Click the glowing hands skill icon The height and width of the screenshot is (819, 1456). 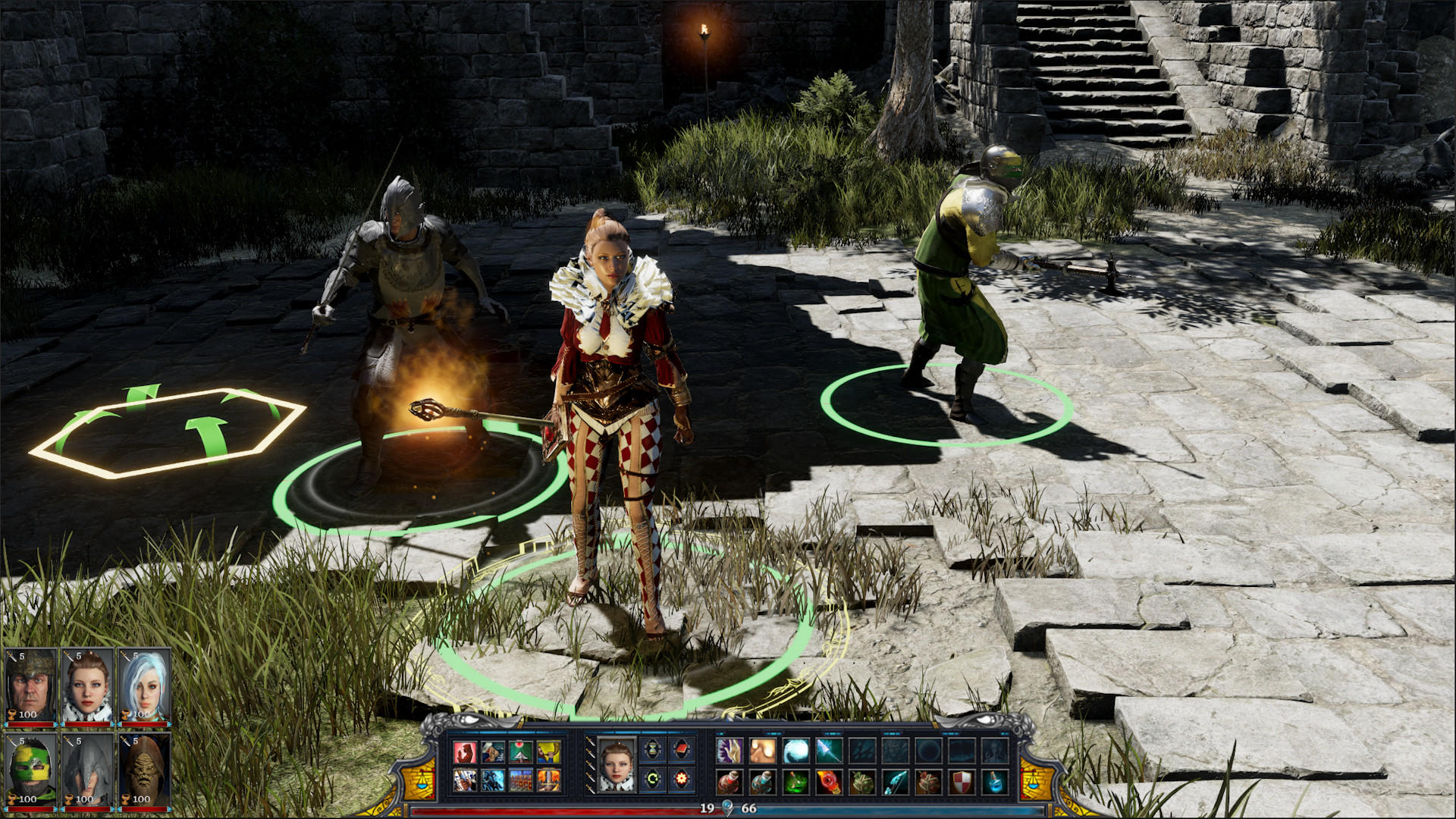[x=762, y=751]
